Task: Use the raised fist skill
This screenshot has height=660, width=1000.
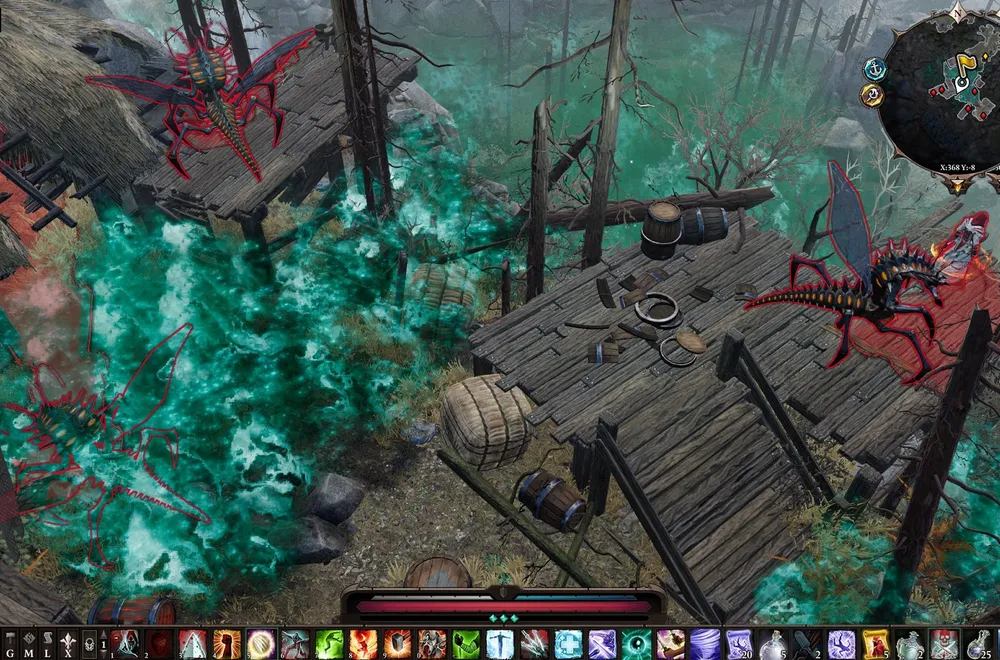Action: click(x=227, y=643)
